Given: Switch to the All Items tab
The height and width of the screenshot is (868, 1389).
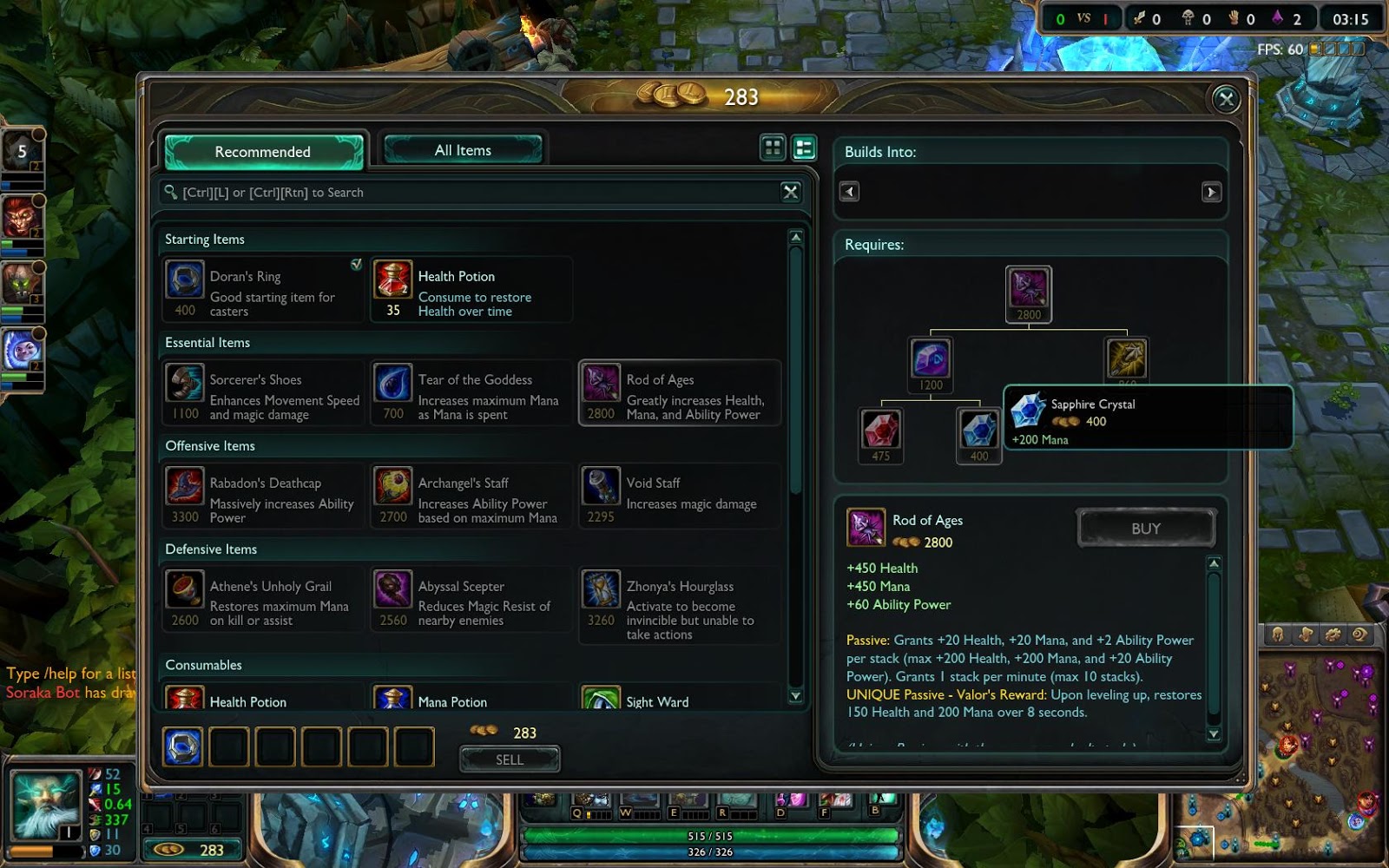Looking at the screenshot, I should [x=463, y=149].
